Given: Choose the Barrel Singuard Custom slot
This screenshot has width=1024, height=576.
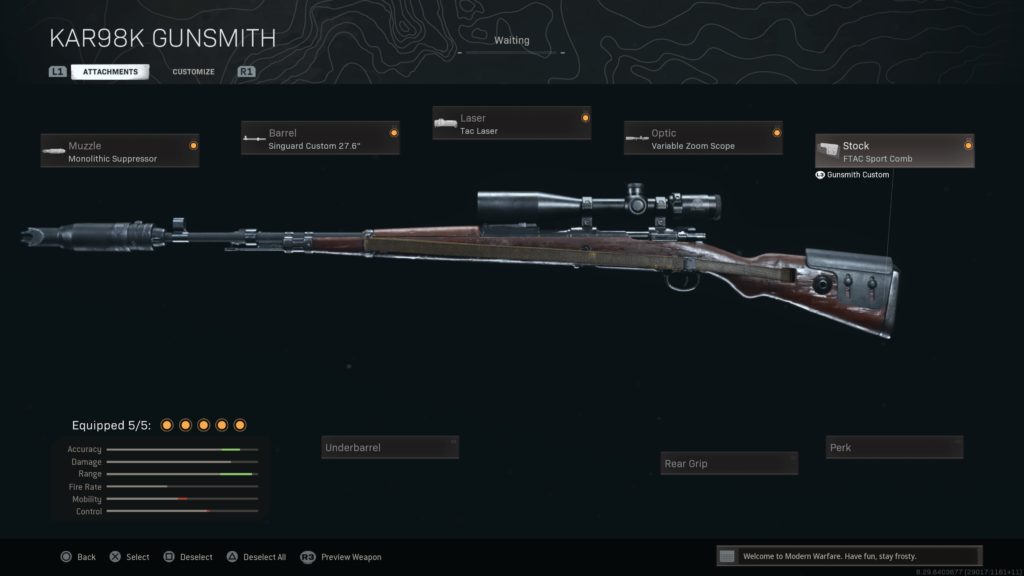Looking at the screenshot, I should point(320,138).
